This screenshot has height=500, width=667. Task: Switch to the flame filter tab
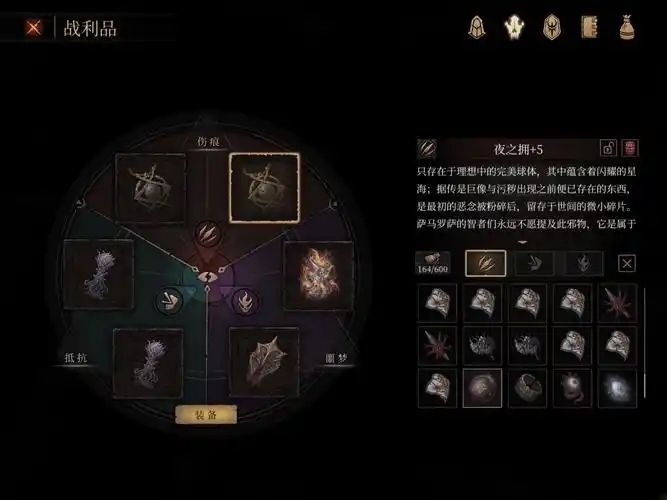pyautogui.click(x=584, y=263)
